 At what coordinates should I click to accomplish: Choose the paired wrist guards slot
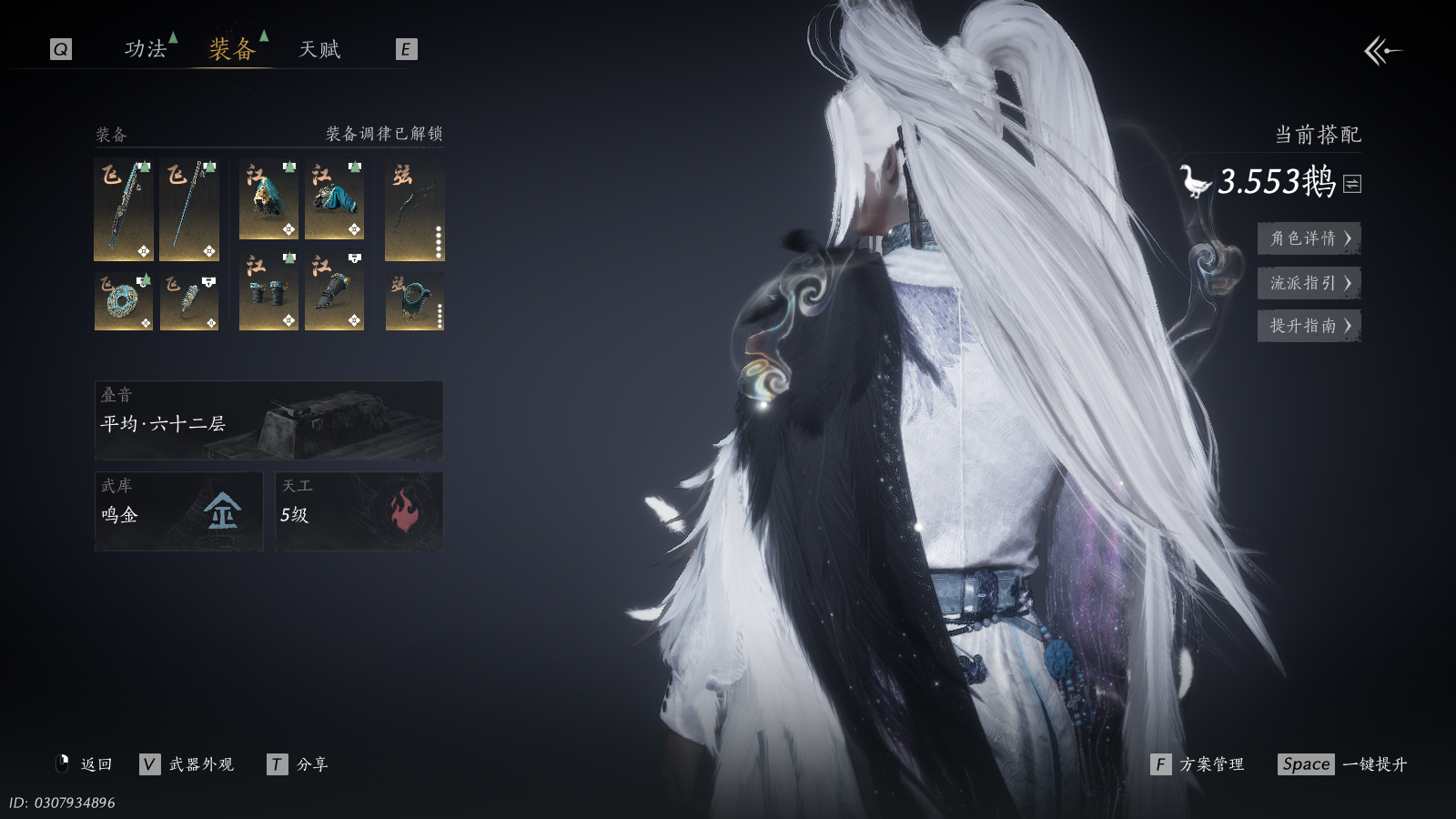coord(268,291)
